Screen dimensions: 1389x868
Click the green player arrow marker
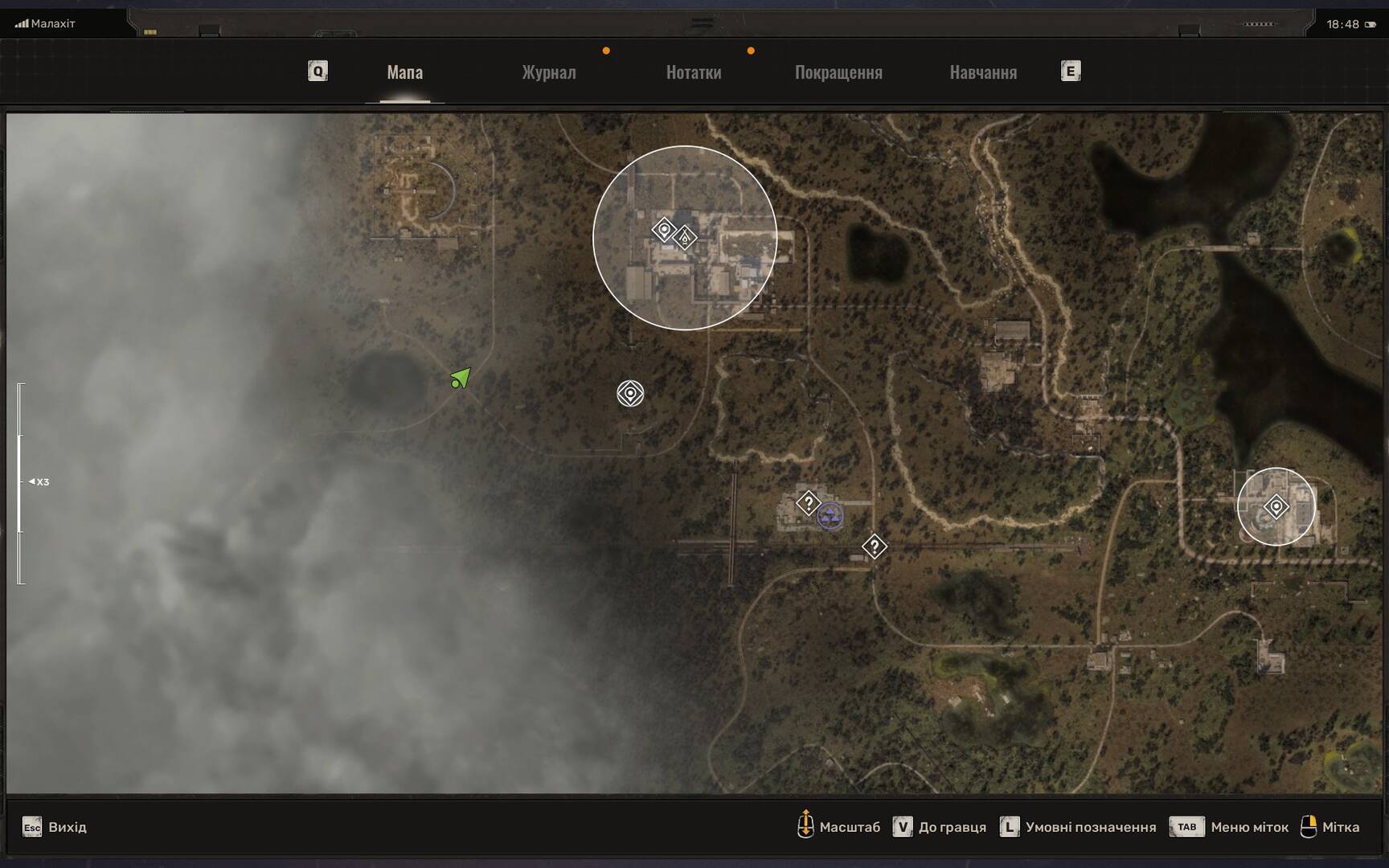[x=461, y=378]
